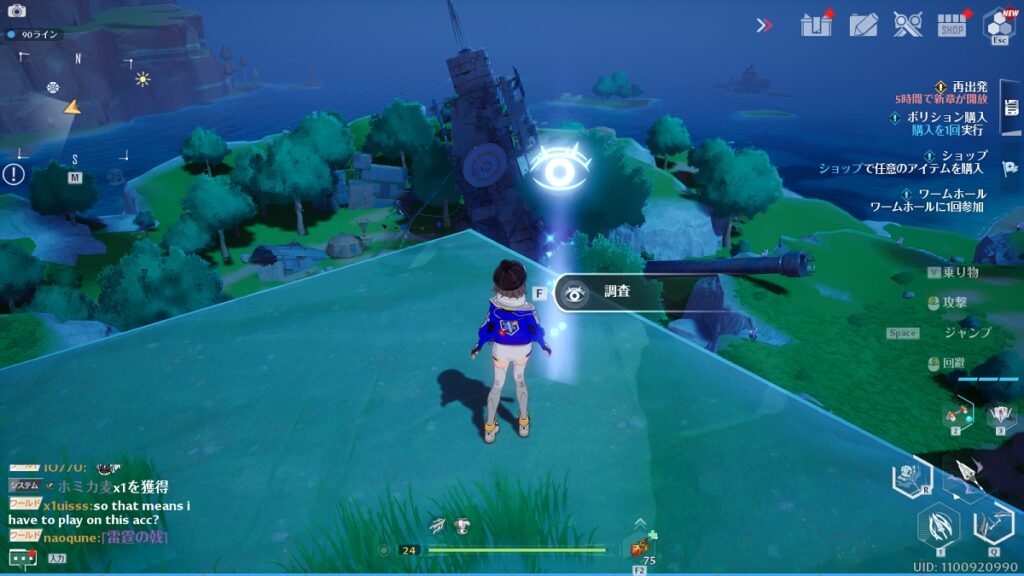The width and height of the screenshot is (1024, 576).
Task: Open the crossed weapons menu icon
Action: (907, 24)
